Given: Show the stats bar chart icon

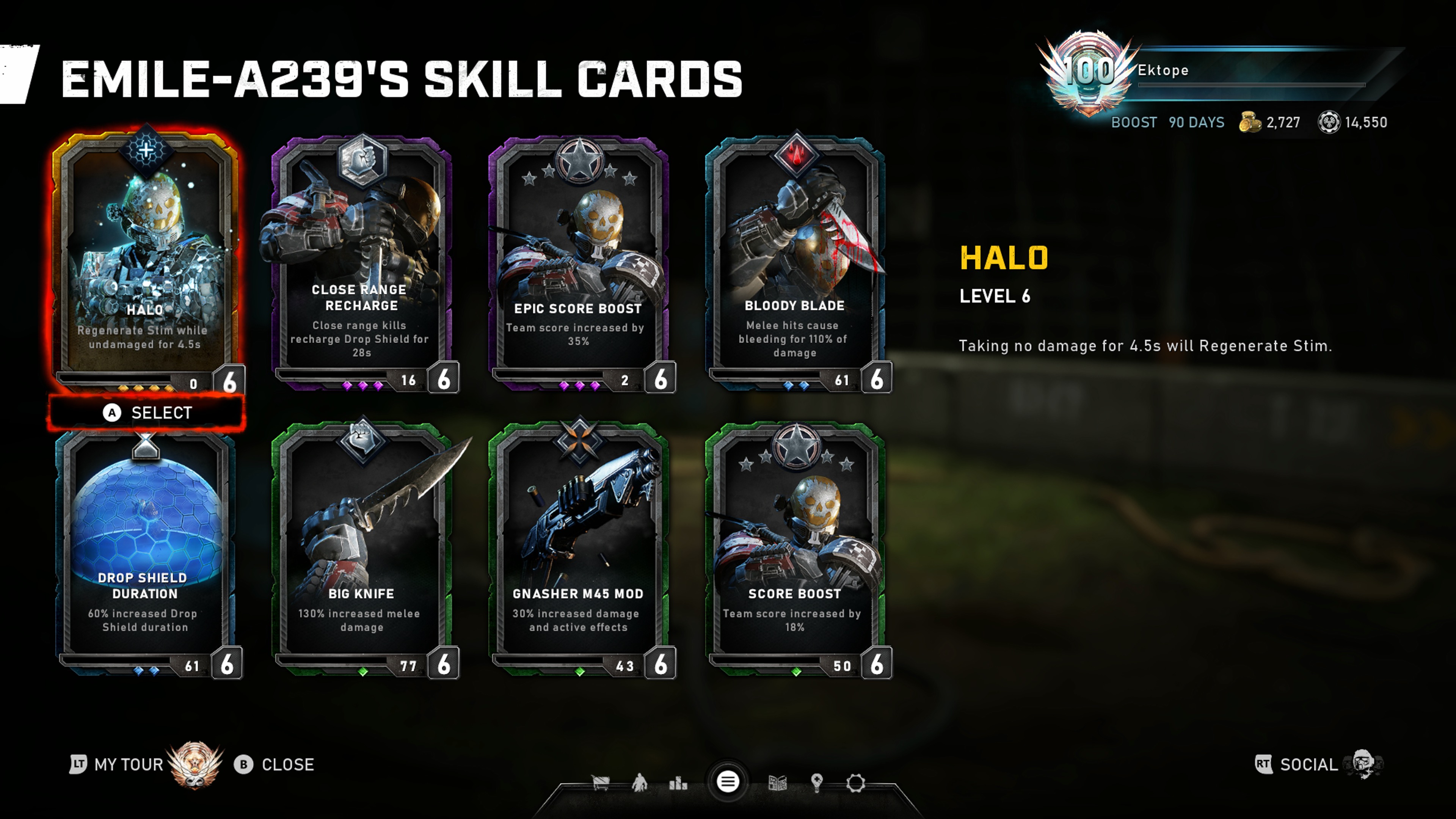Looking at the screenshot, I should tap(678, 783).
